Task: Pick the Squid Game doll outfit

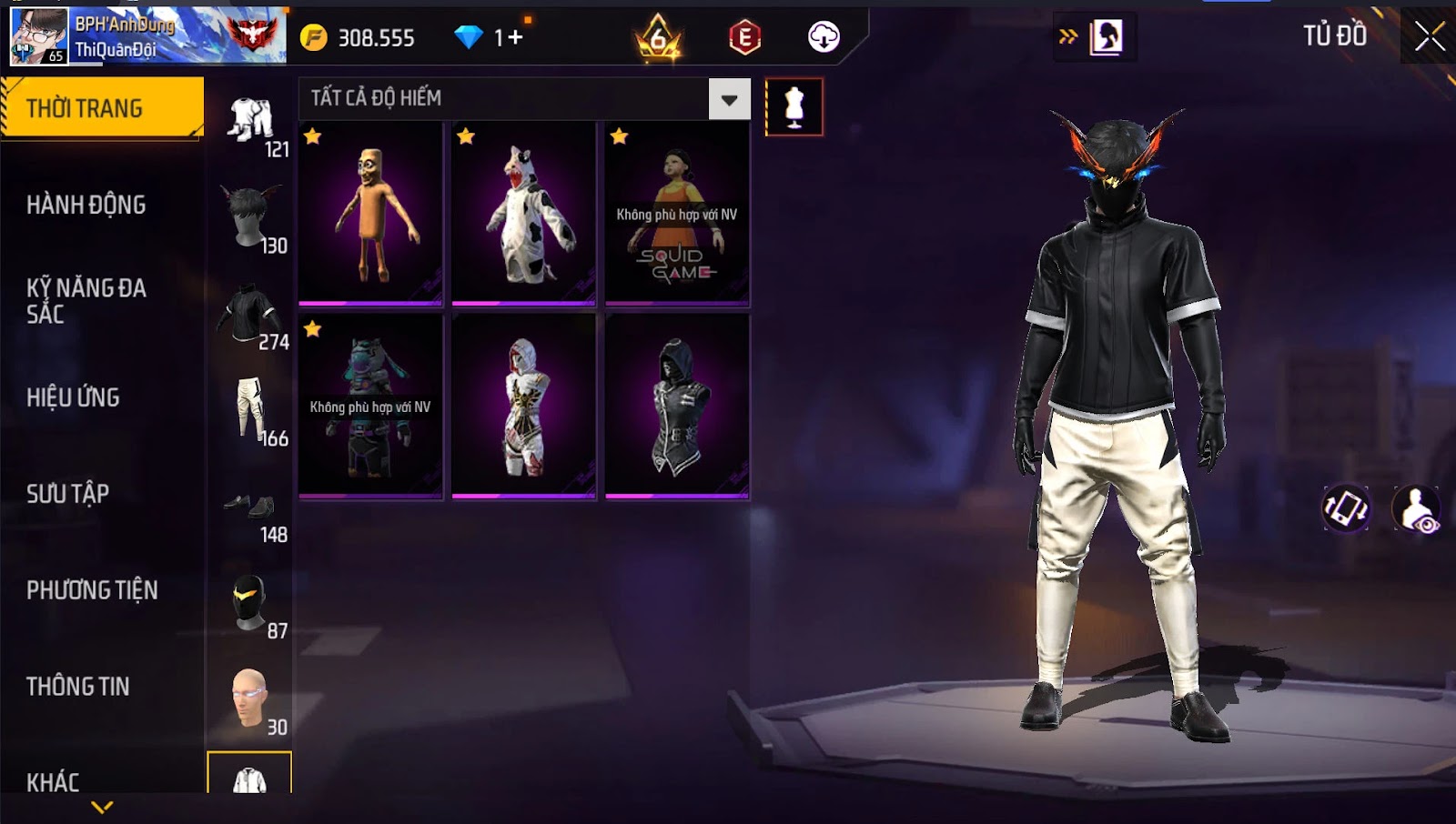Action: 677,214
